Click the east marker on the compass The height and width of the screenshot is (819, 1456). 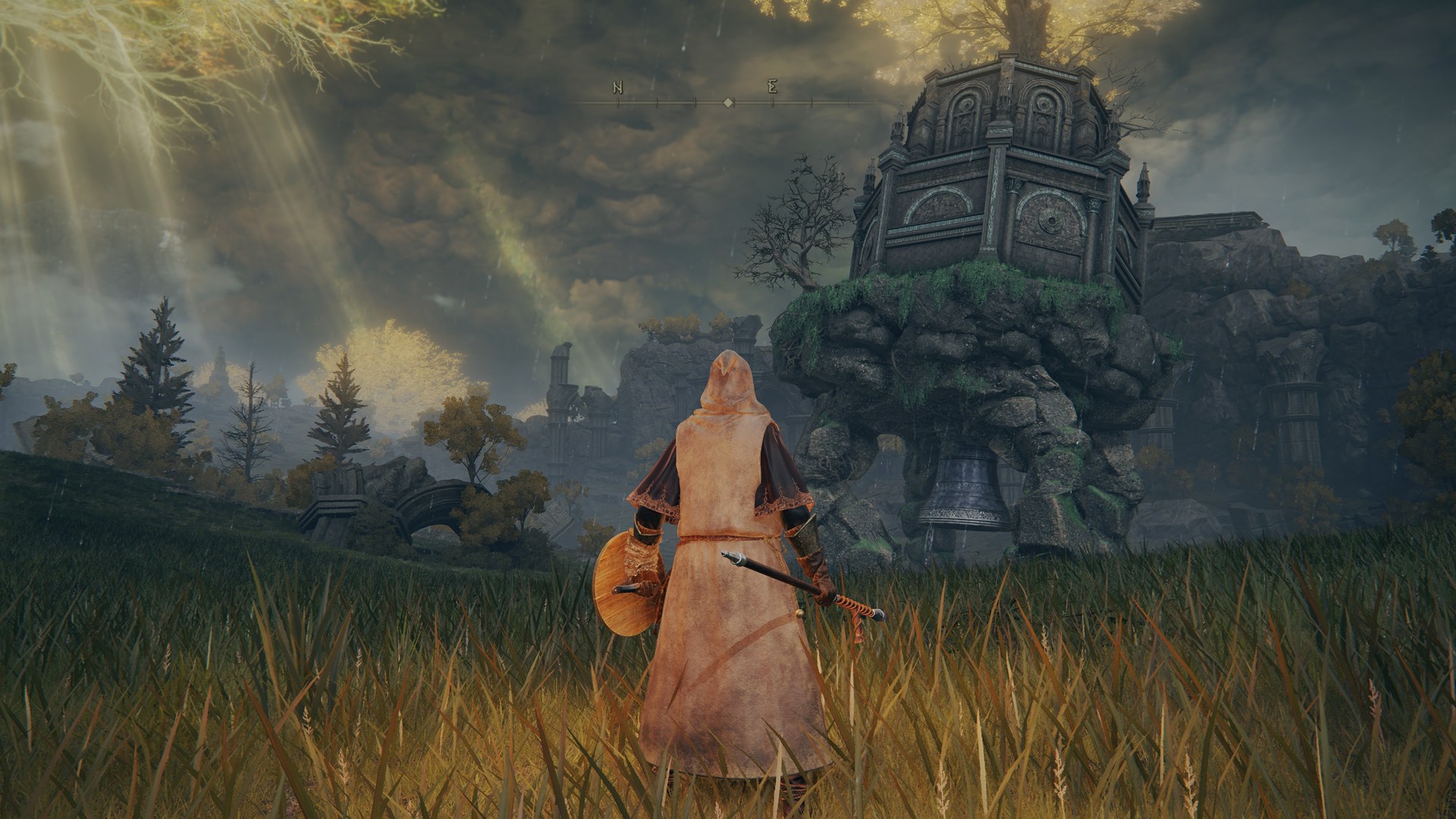tap(772, 88)
